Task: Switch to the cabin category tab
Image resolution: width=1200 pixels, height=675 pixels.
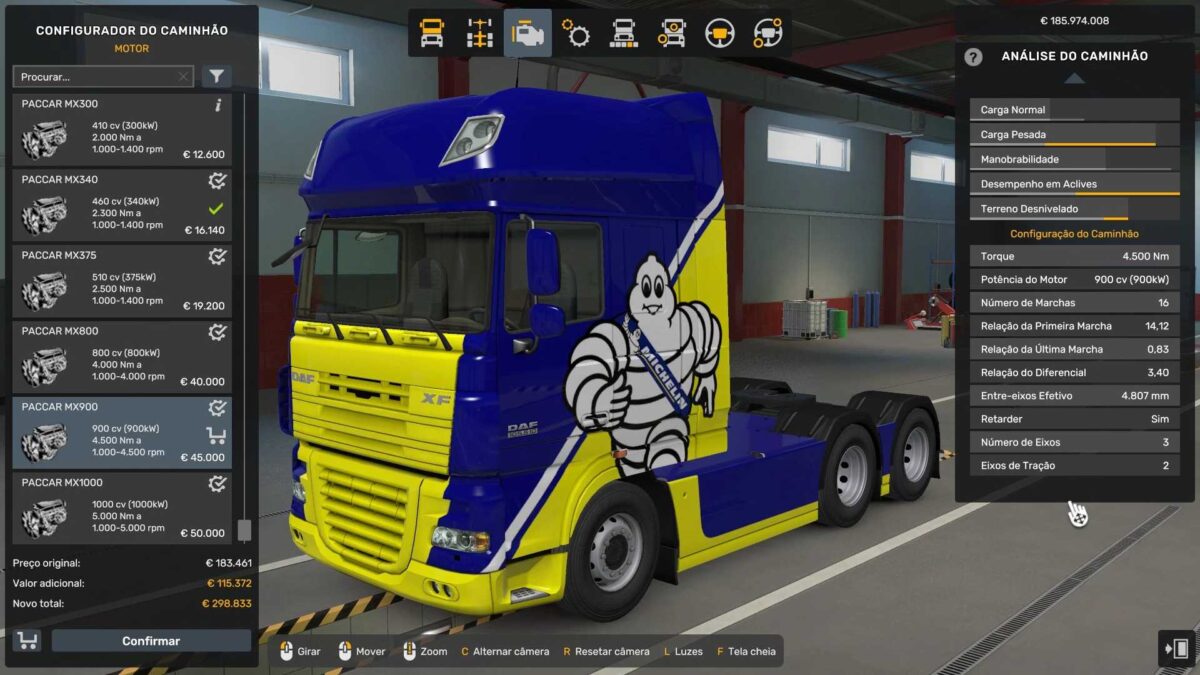Action: pos(431,34)
